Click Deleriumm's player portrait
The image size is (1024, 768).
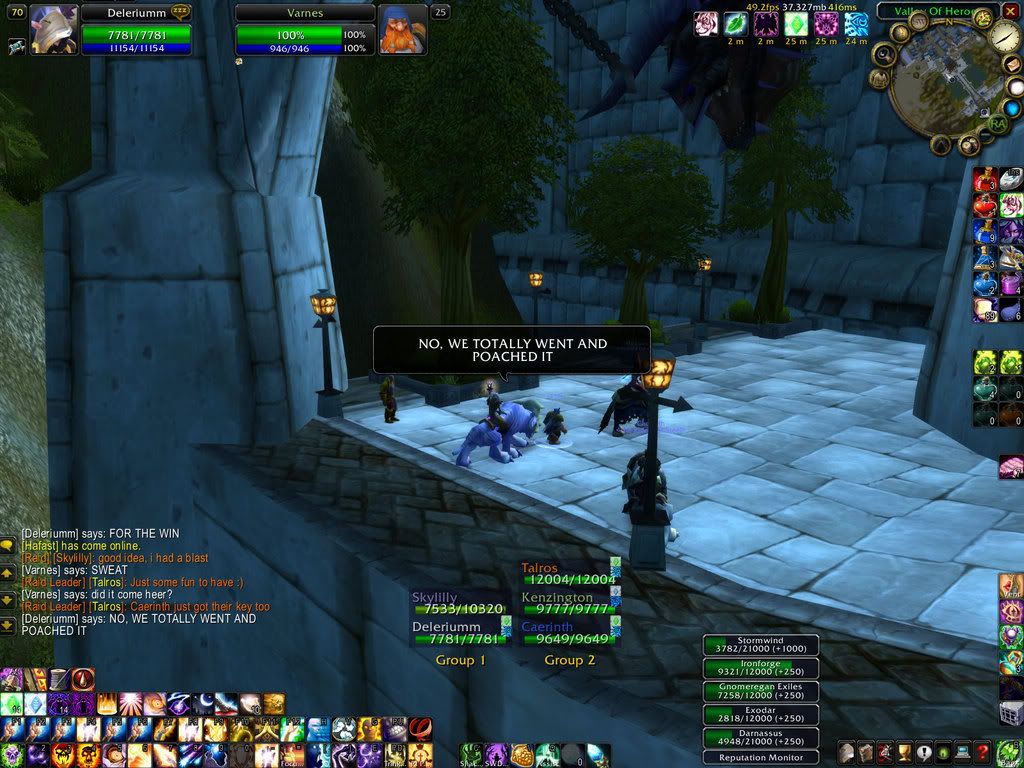pos(55,28)
